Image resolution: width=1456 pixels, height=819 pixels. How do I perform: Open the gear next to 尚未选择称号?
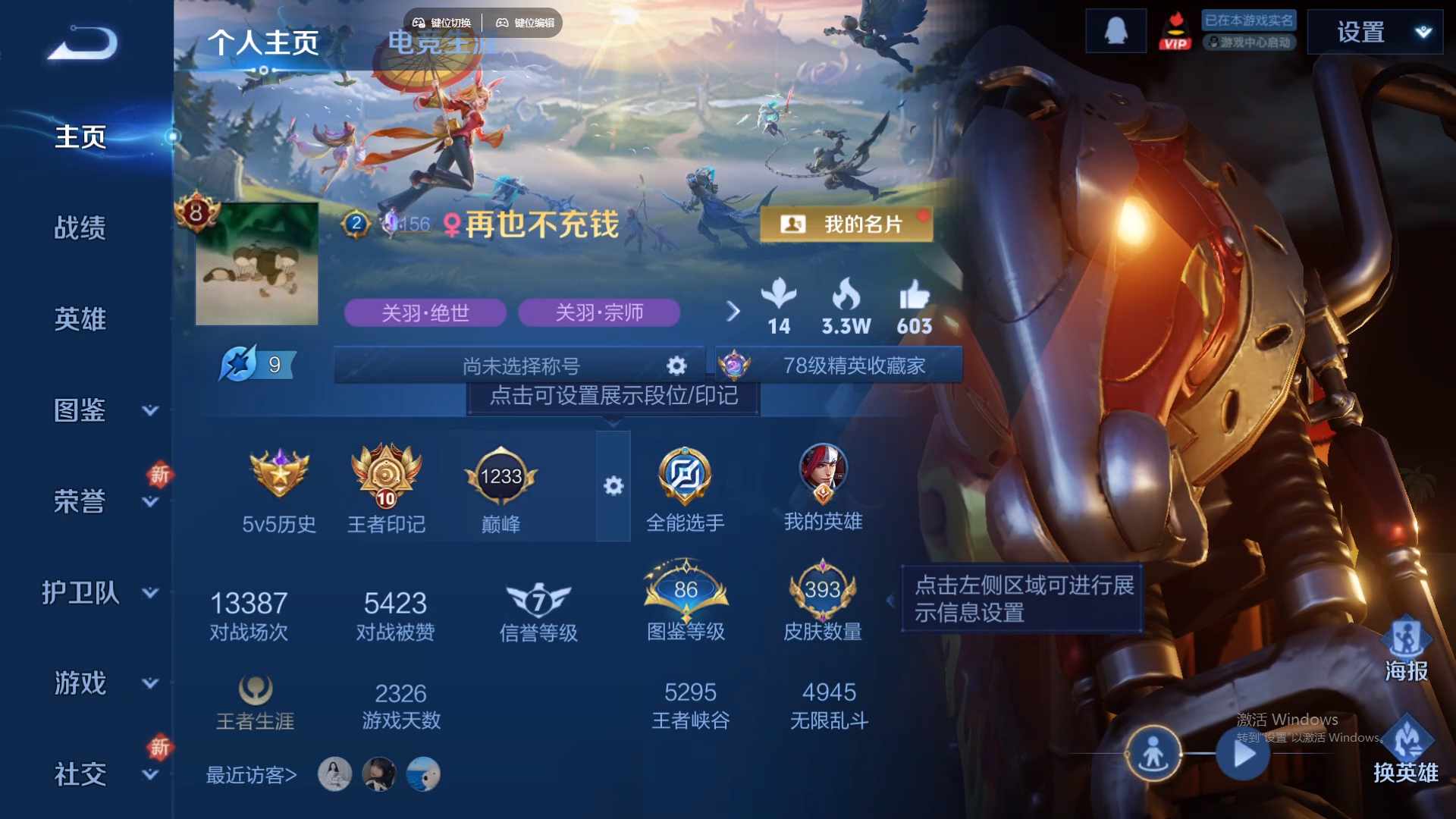676,365
